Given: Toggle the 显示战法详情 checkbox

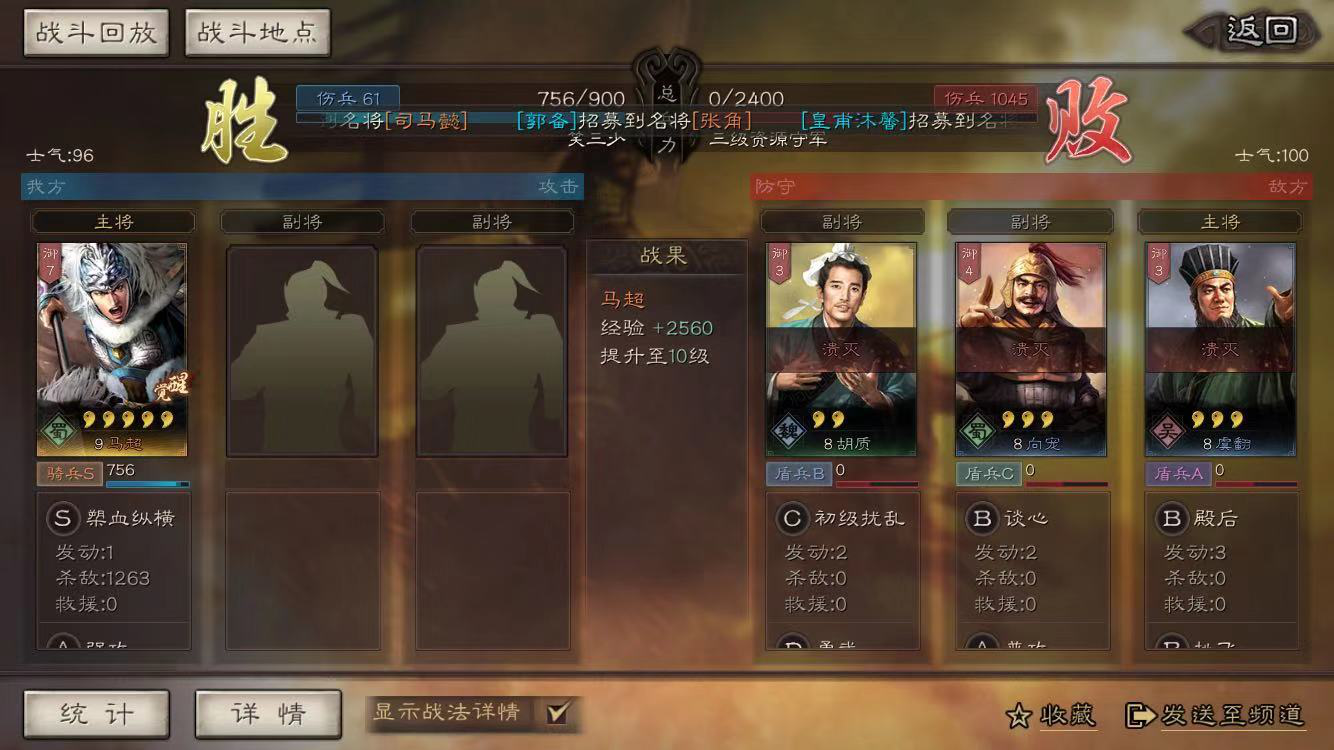Looking at the screenshot, I should (557, 713).
